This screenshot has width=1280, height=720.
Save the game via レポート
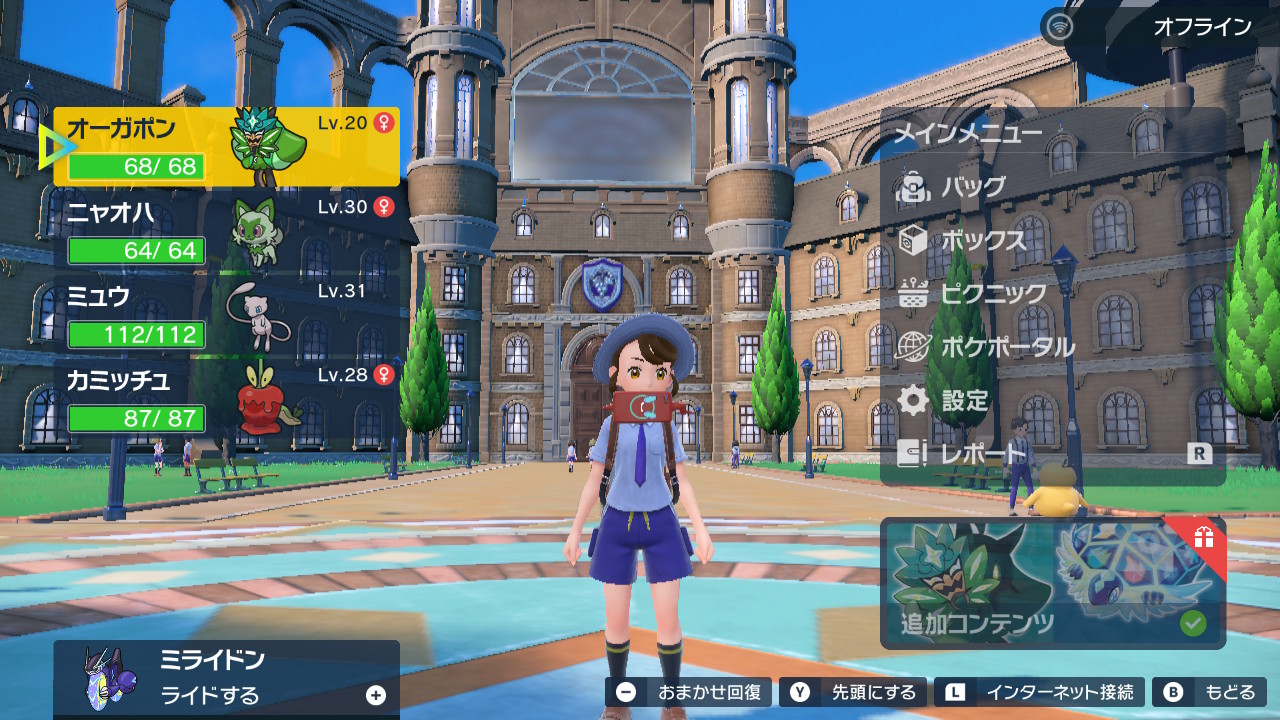pyautogui.click(x=984, y=454)
